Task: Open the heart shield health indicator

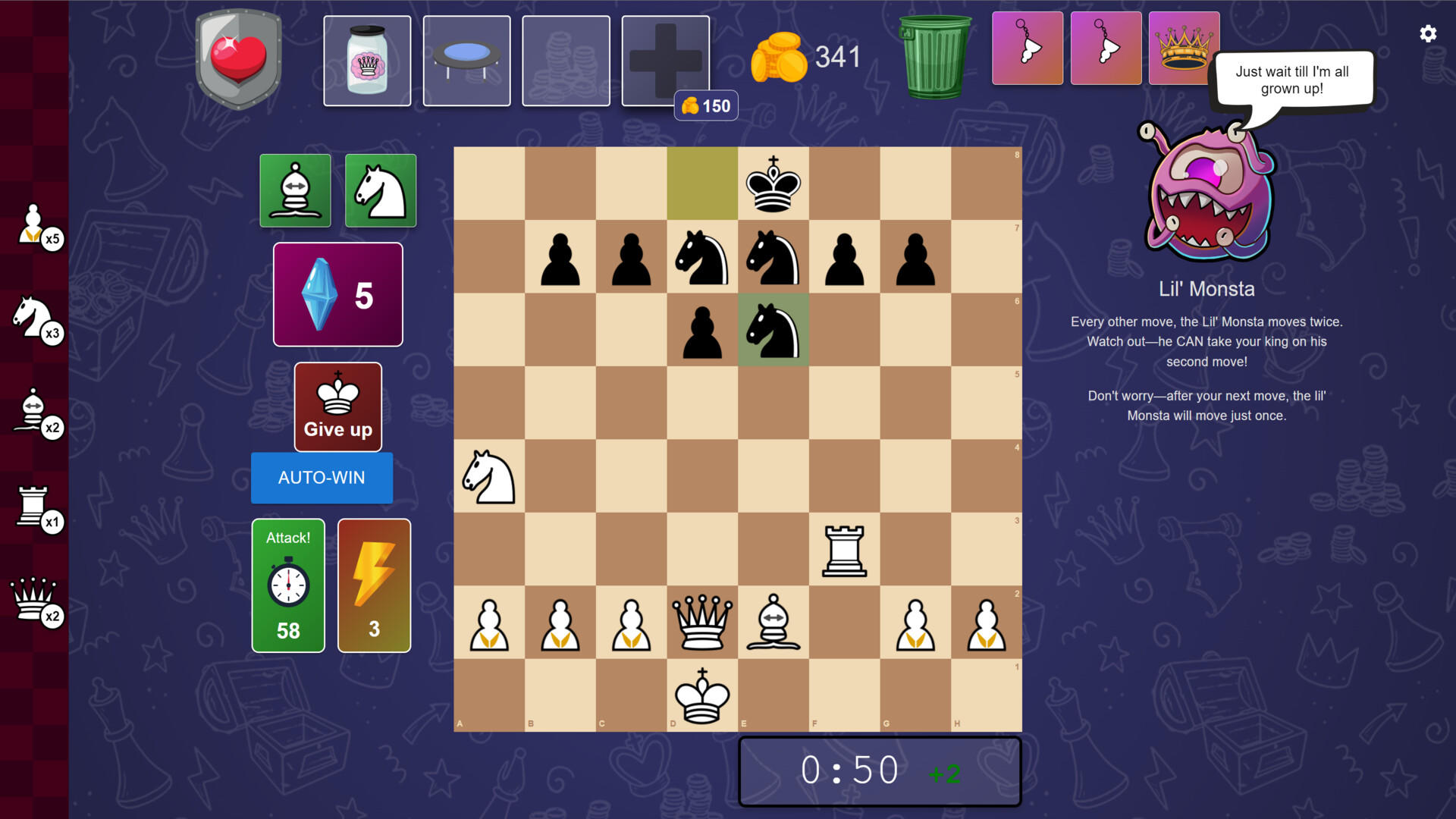Action: pyautogui.click(x=238, y=59)
